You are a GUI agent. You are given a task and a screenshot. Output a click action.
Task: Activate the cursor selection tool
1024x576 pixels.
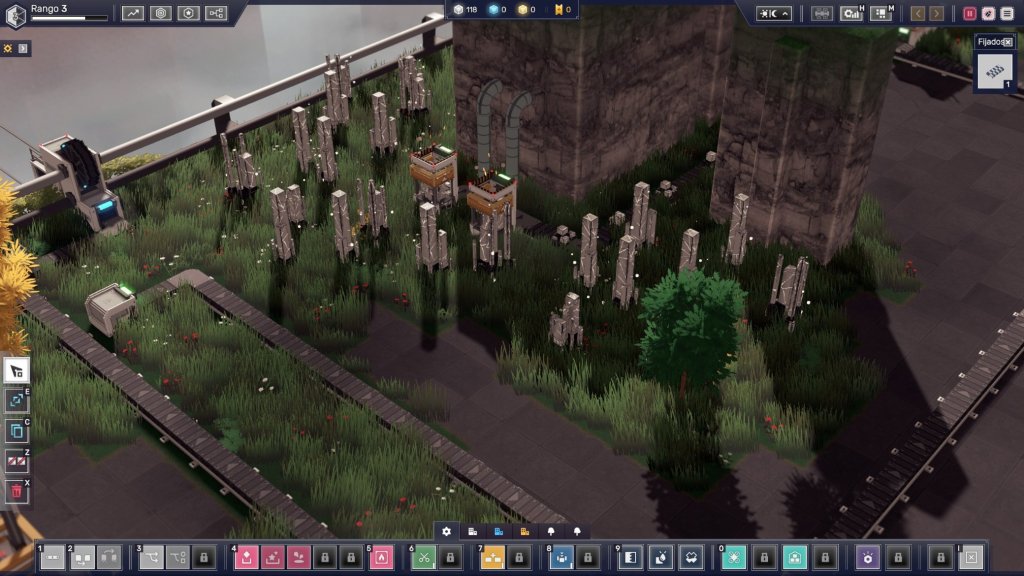coord(16,371)
